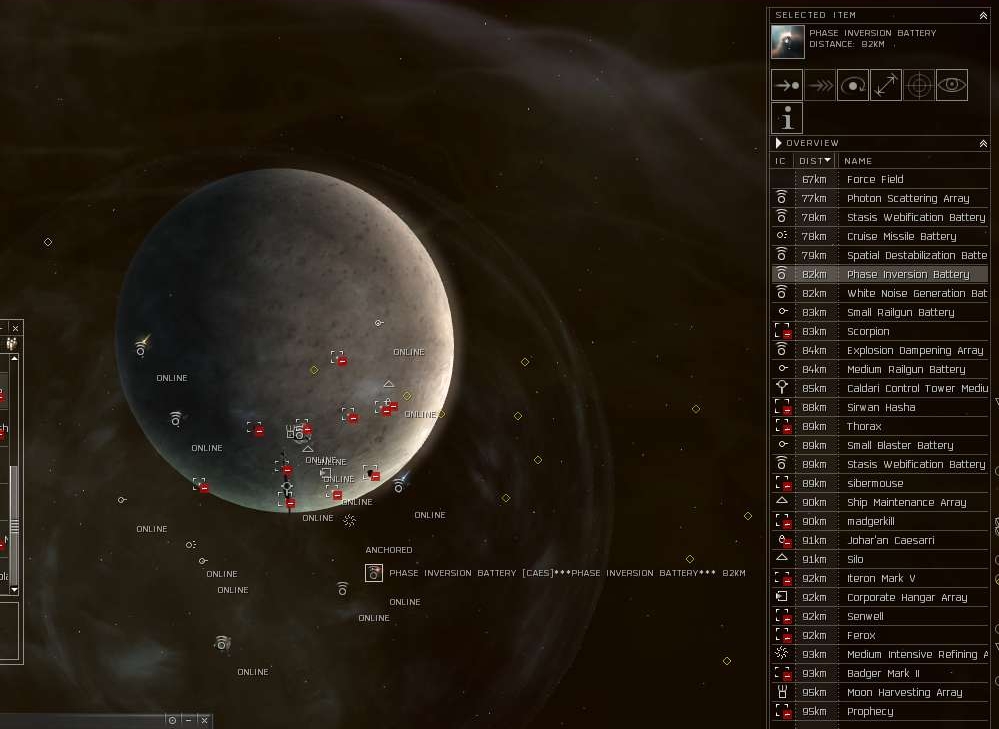Select the Prophecy overview row
Screen dimensions: 999x729
click(870, 712)
